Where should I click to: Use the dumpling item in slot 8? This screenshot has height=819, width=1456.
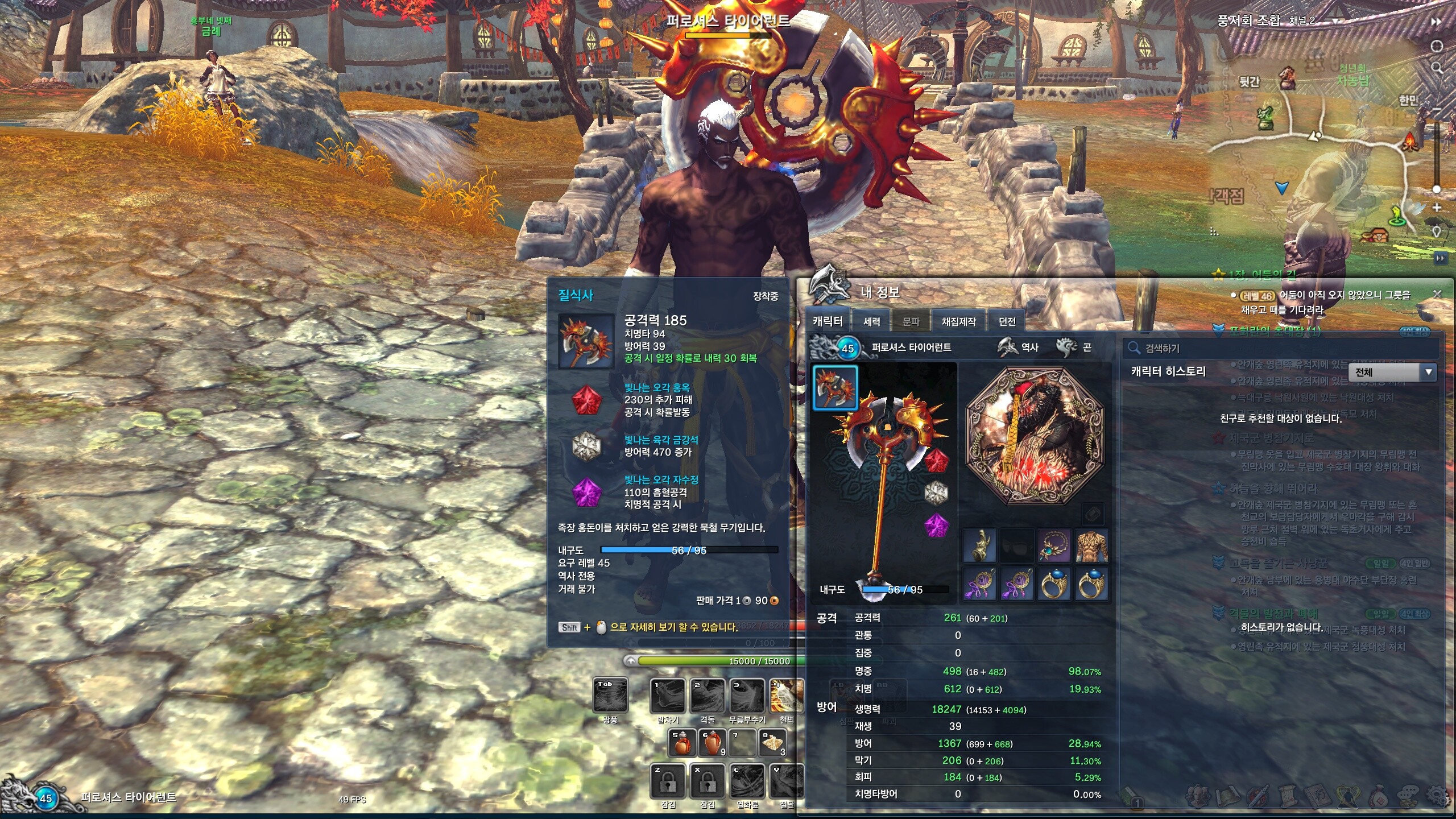coord(773,743)
